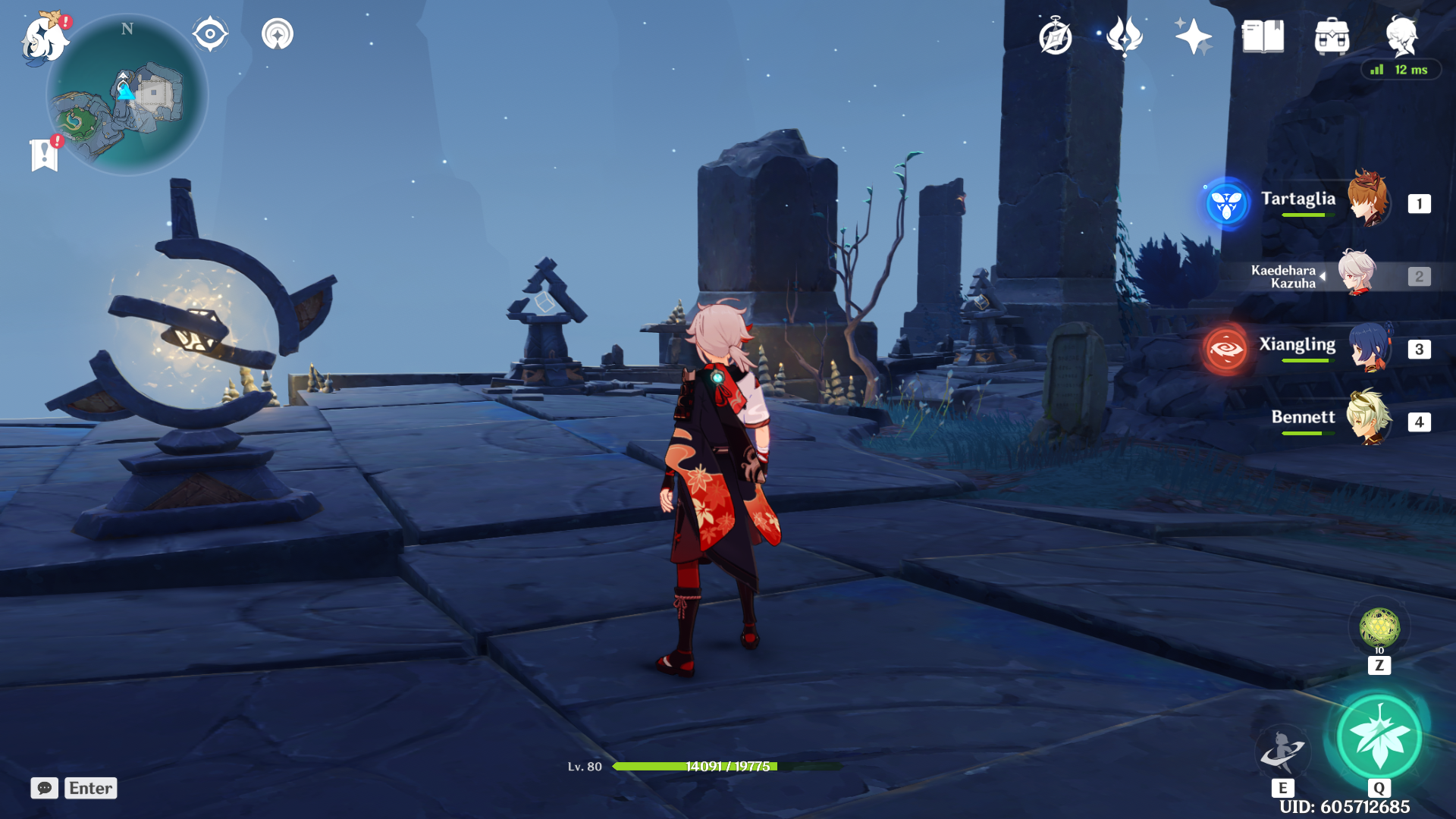Toggle the elemental sight eye icon
The height and width of the screenshot is (819, 1456).
tap(210, 34)
